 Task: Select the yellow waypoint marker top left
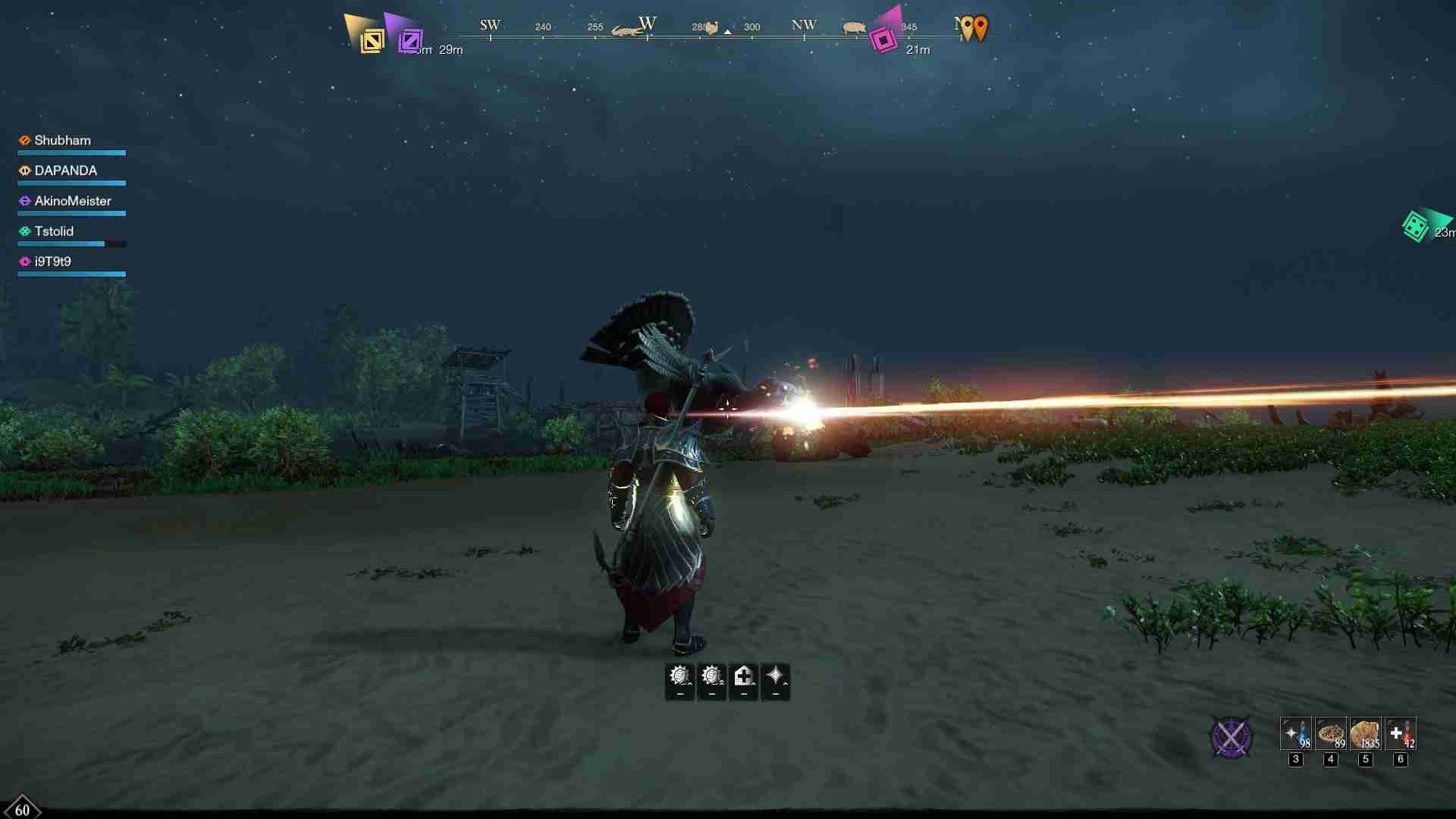coord(372,39)
